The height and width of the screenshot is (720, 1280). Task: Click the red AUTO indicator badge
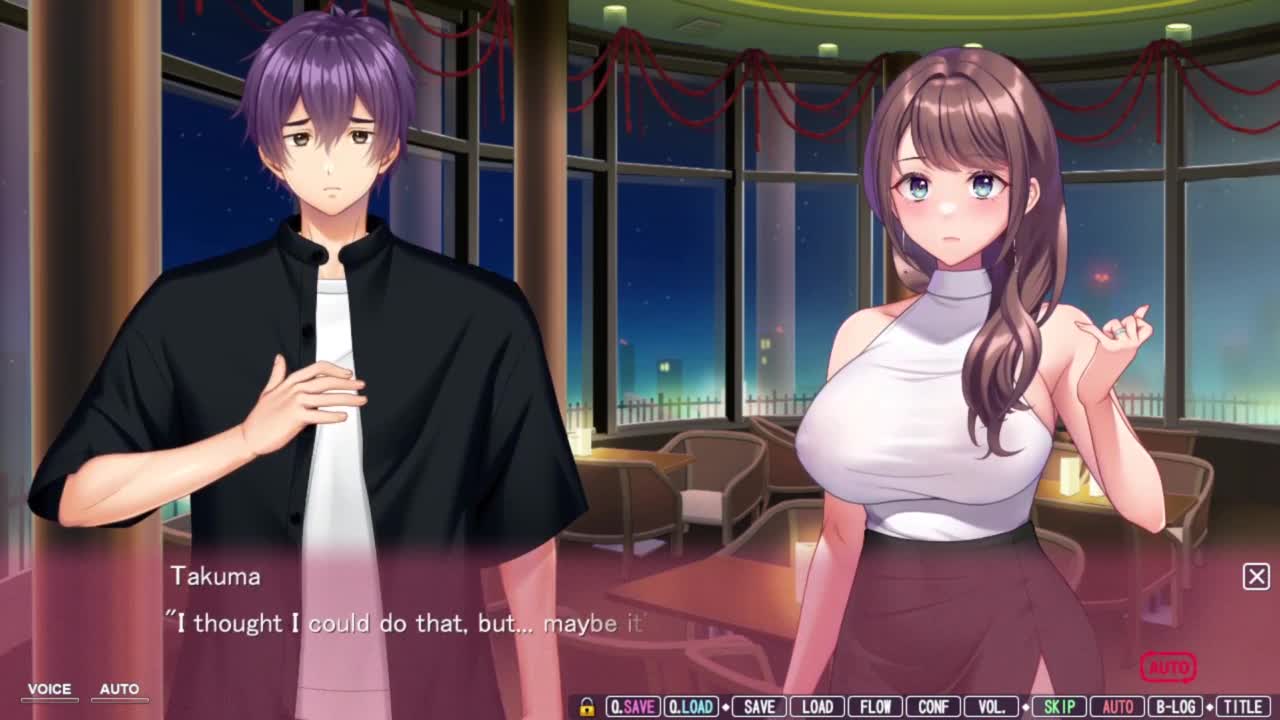point(1168,667)
